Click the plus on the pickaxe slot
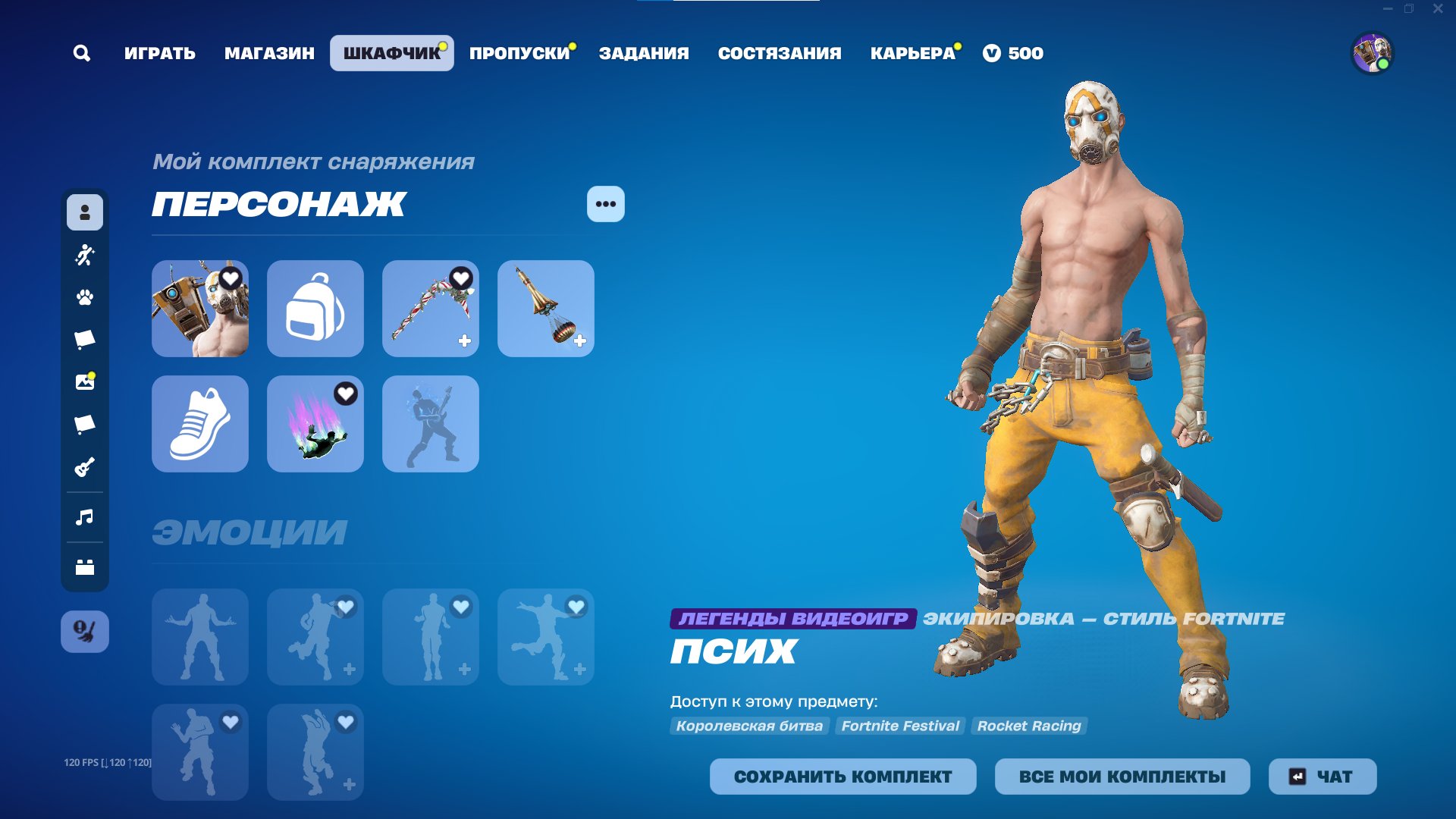Image resolution: width=1456 pixels, height=819 pixels. tap(463, 342)
